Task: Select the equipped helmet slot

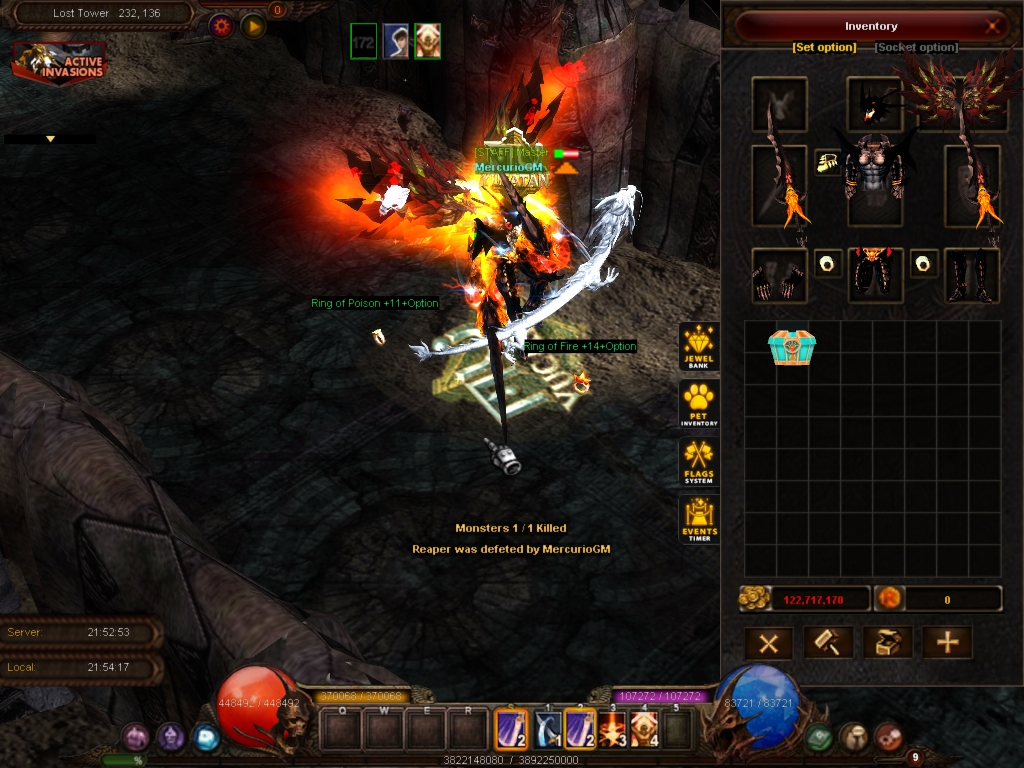Action: point(875,104)
